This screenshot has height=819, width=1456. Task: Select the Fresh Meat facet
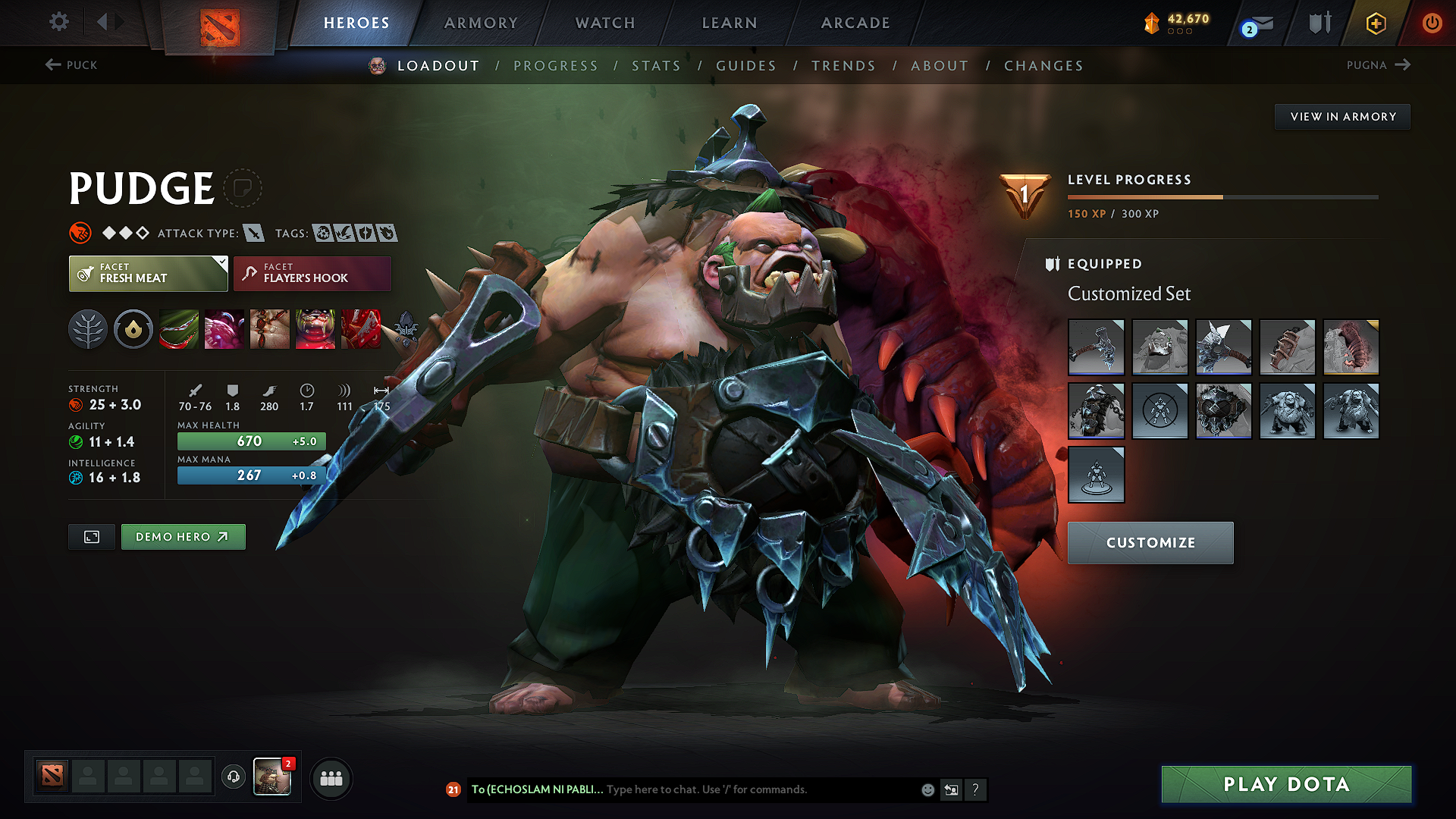(x=148, y=273)
